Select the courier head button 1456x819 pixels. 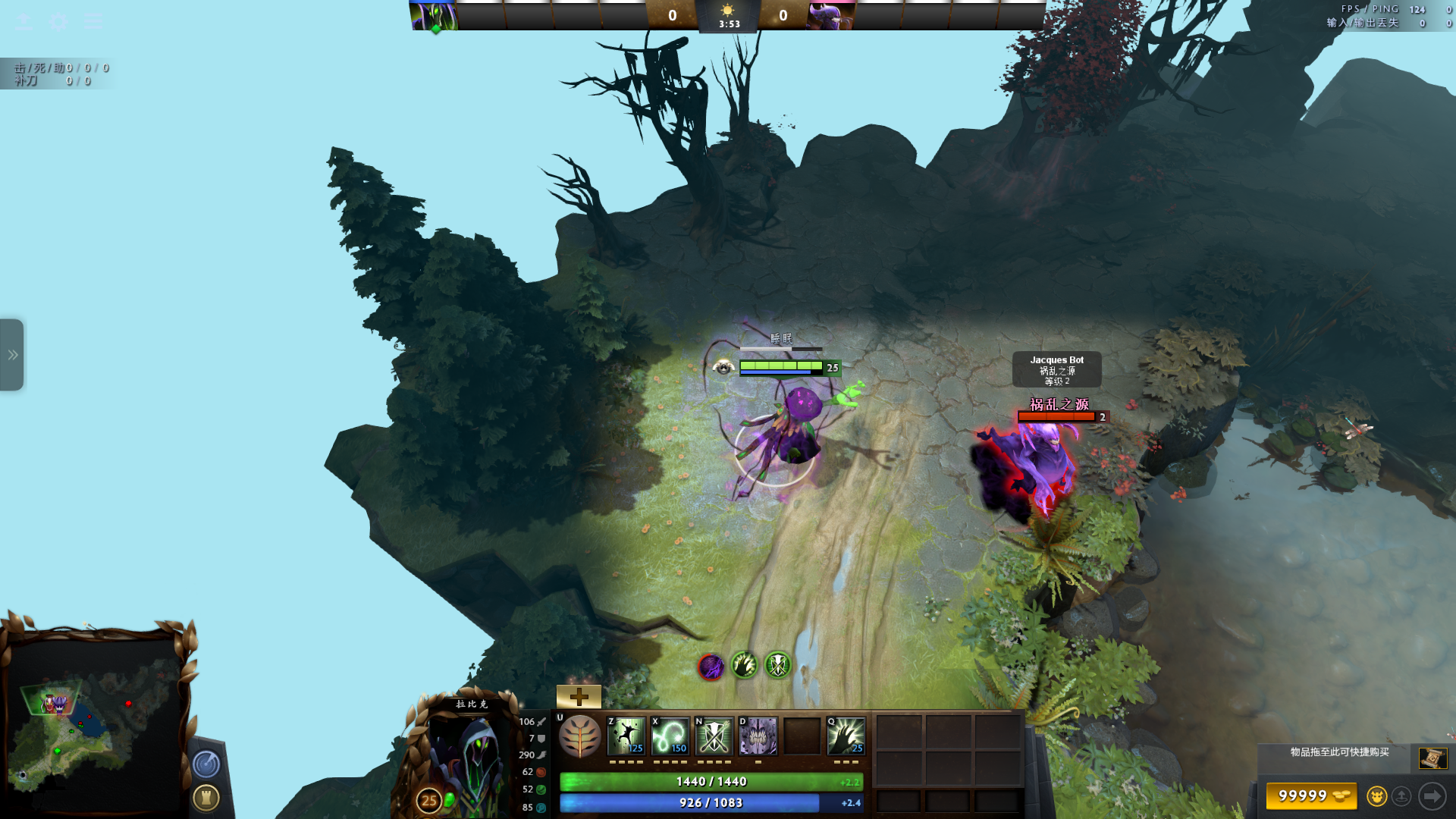coord(1376,796)
